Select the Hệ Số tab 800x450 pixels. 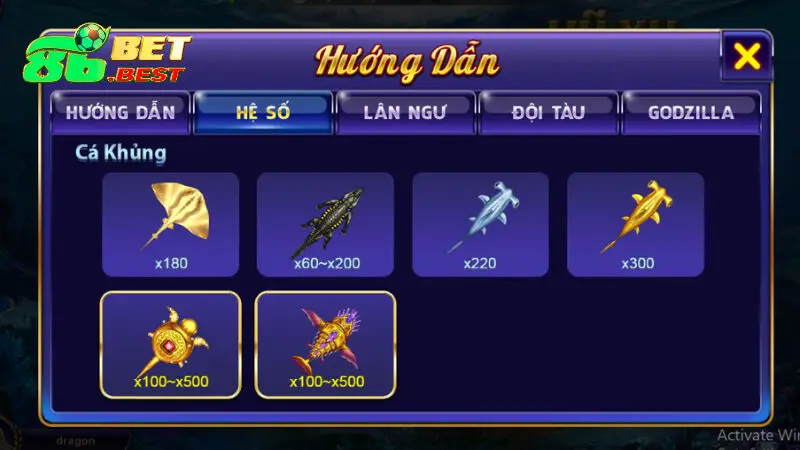click(263, 111)
